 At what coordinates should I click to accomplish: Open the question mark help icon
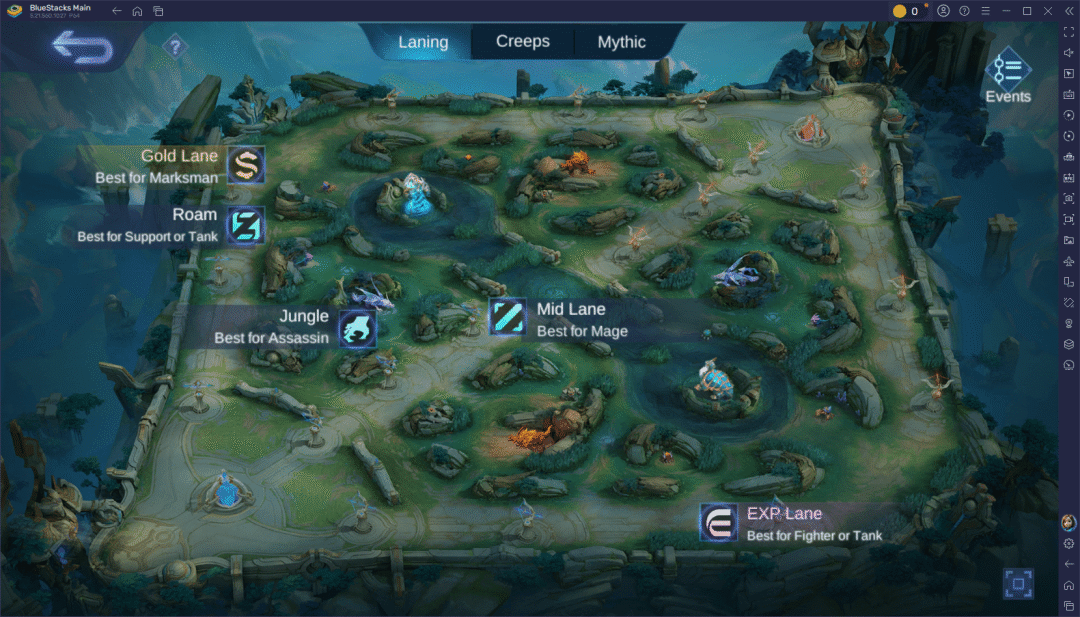(x=175, y=46)
